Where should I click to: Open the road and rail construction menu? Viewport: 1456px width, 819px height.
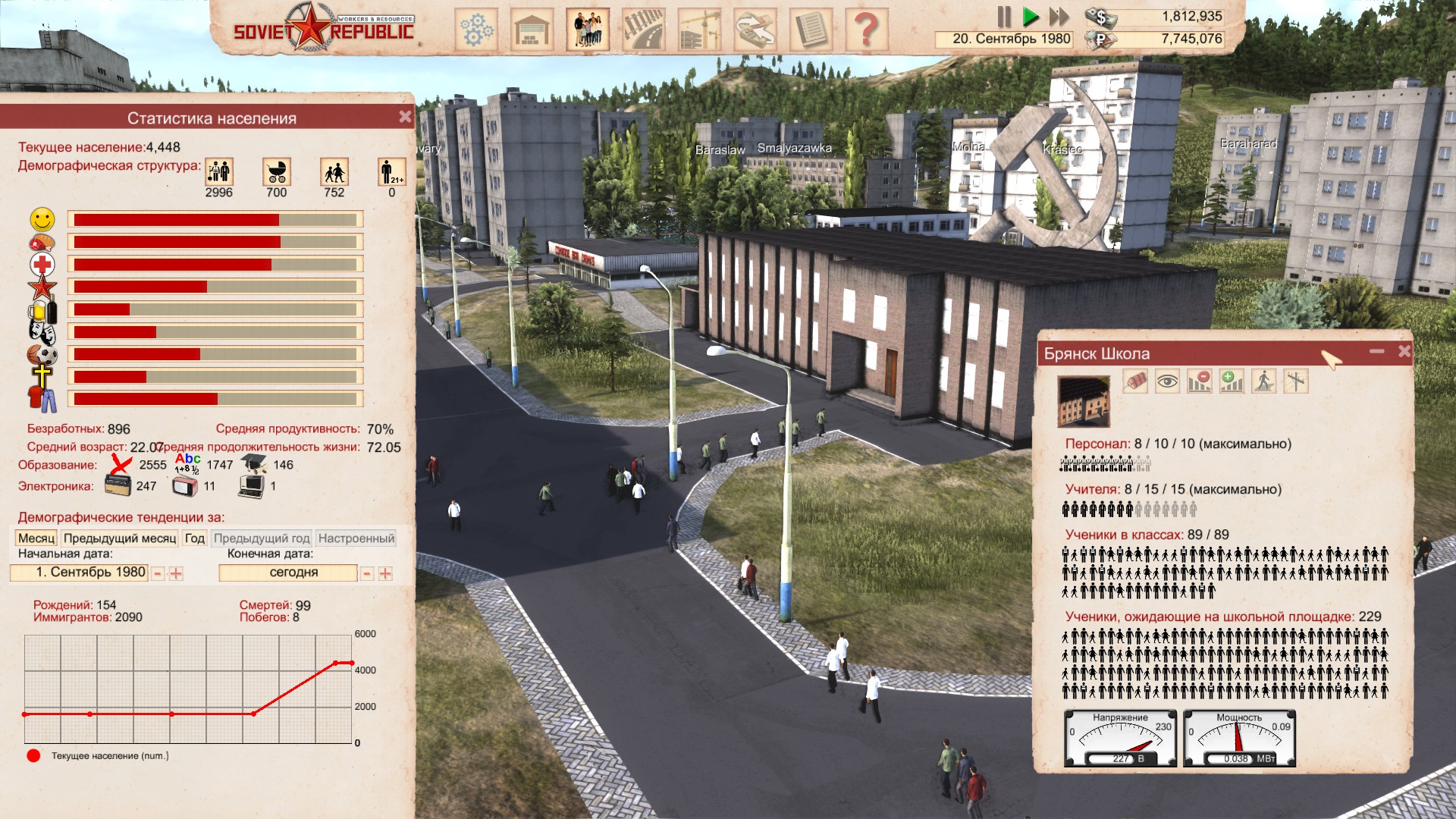643,30
